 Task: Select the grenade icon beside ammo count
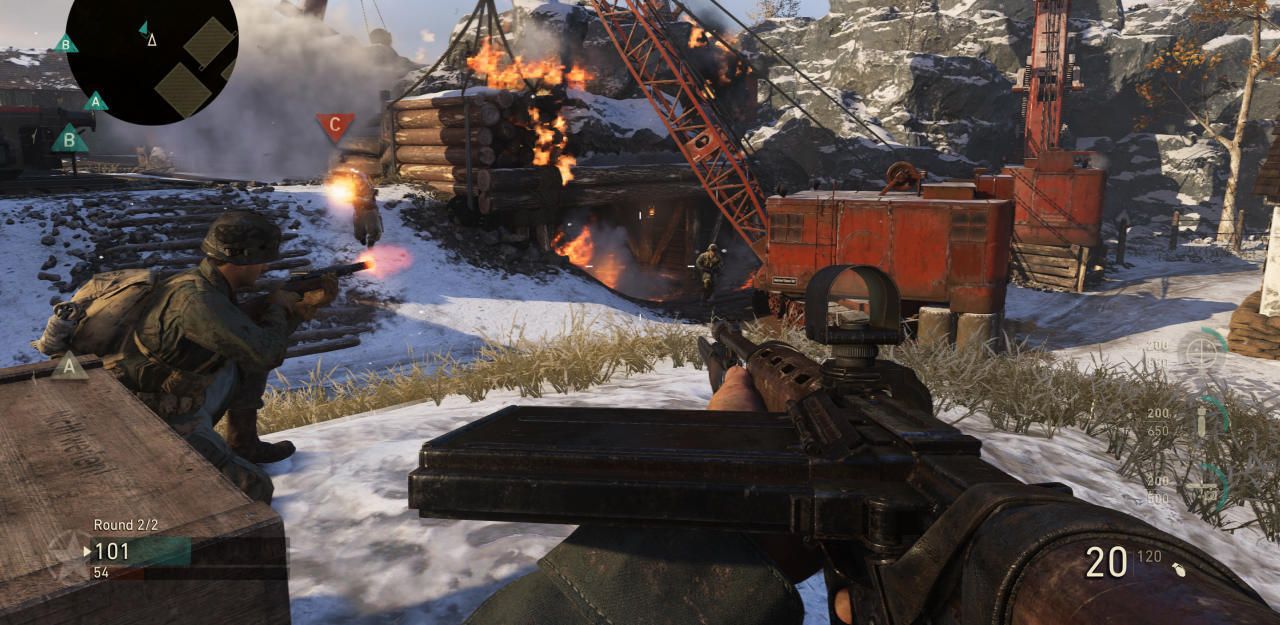1181,569
